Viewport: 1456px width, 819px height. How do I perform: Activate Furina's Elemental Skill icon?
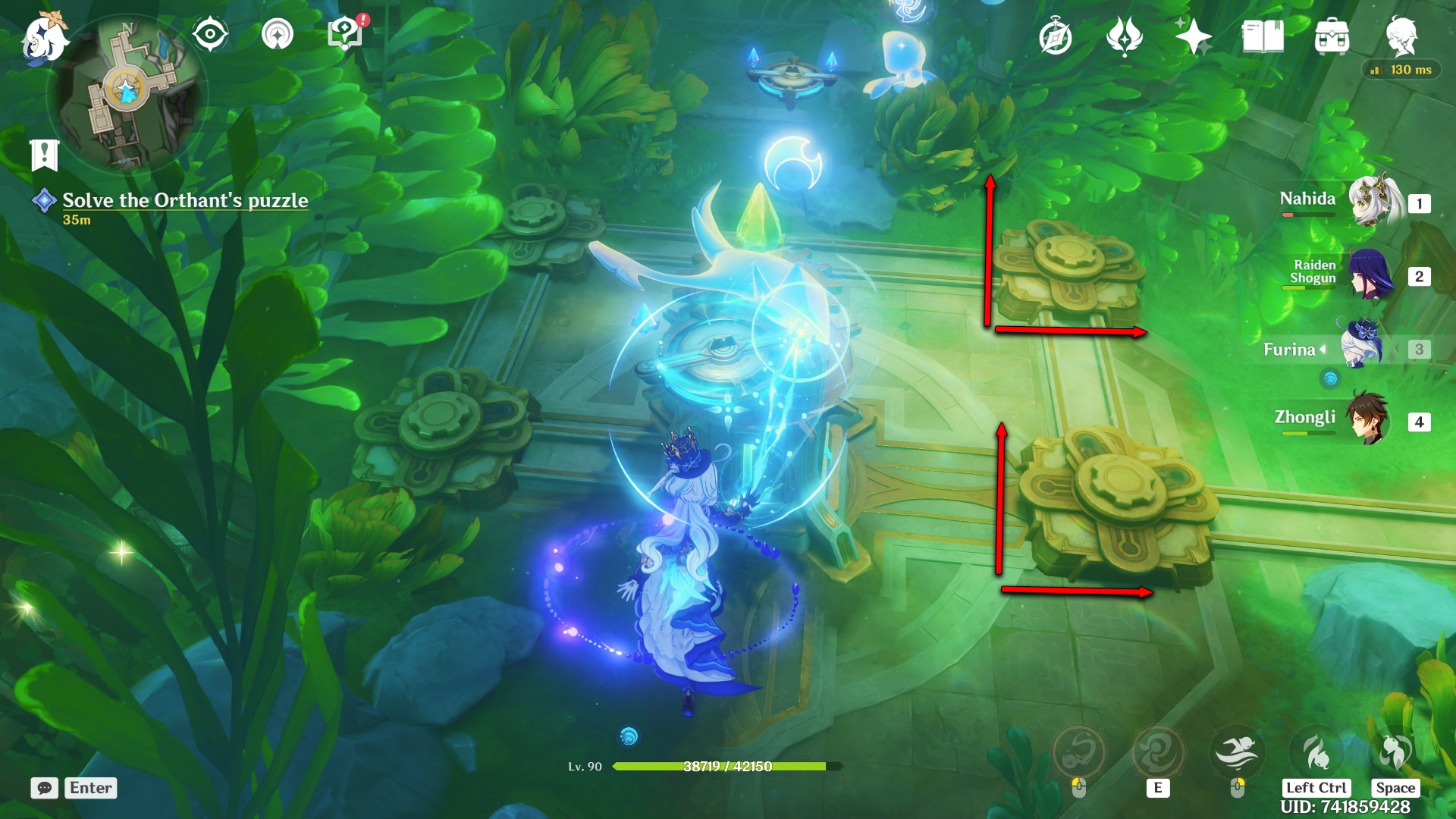click(1157, 753)
